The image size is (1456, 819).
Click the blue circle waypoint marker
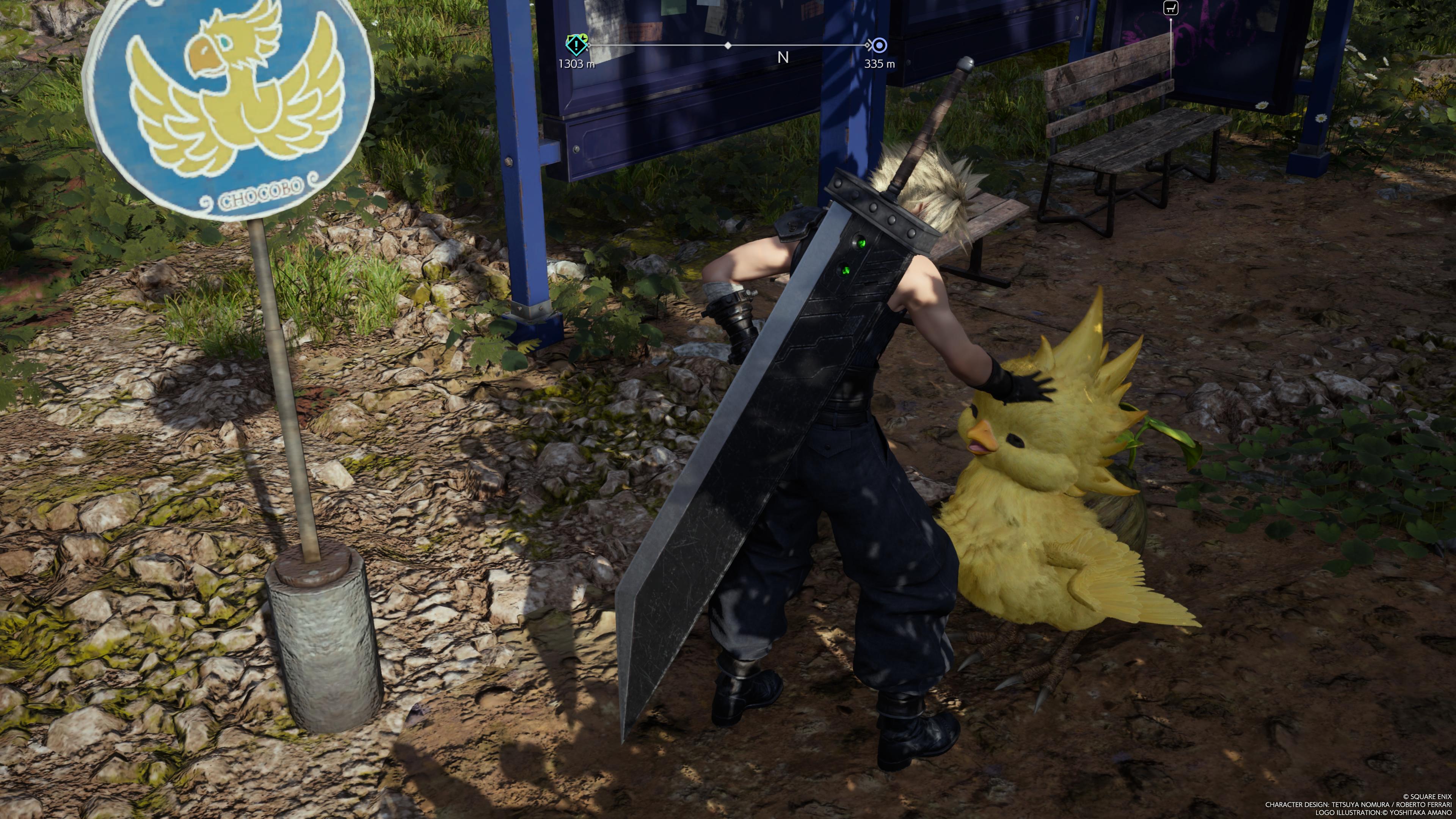[879, 45]
